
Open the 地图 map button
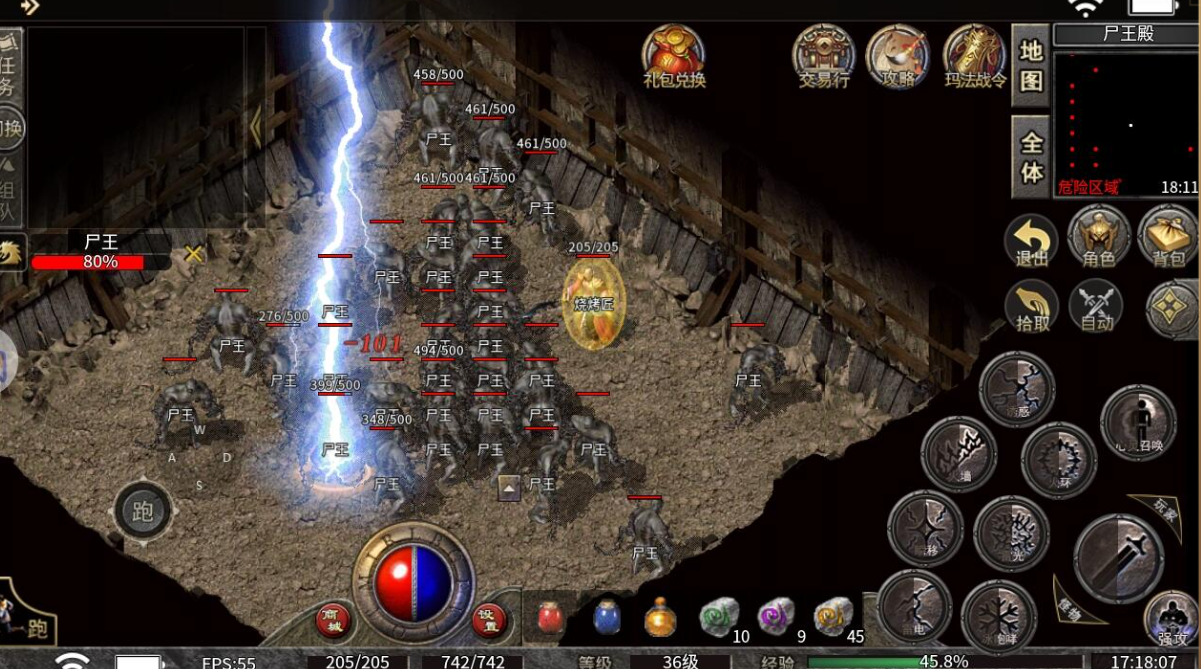1031,65
